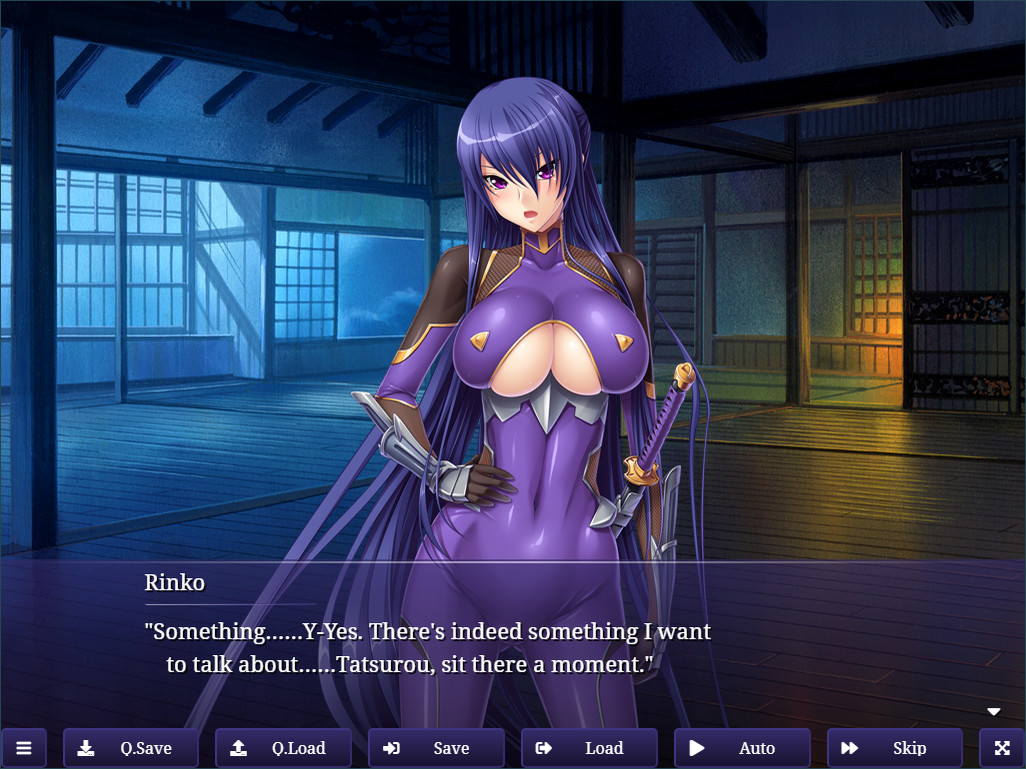Toggle fullscreen with the arrows icon

(1002, 748)
